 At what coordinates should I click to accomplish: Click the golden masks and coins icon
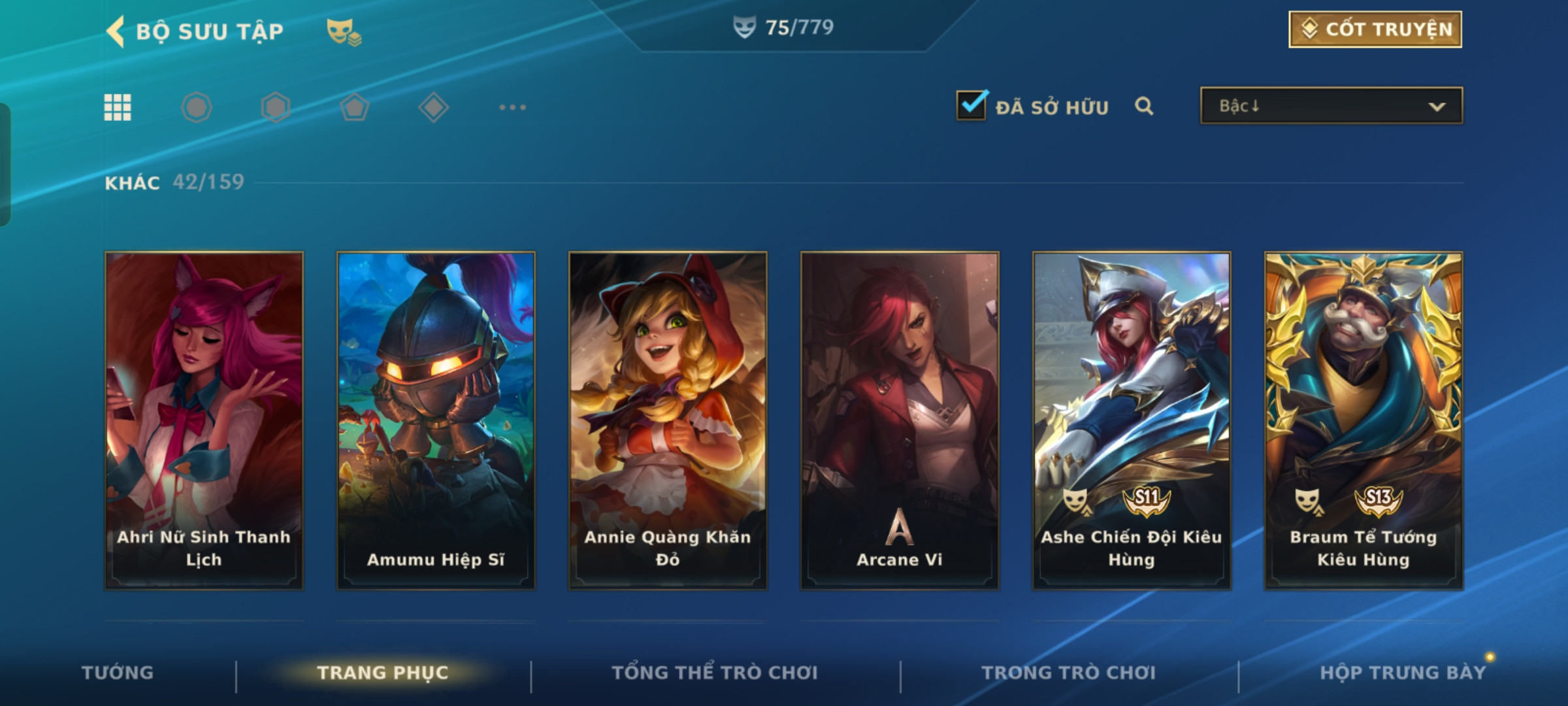point(344,31)
